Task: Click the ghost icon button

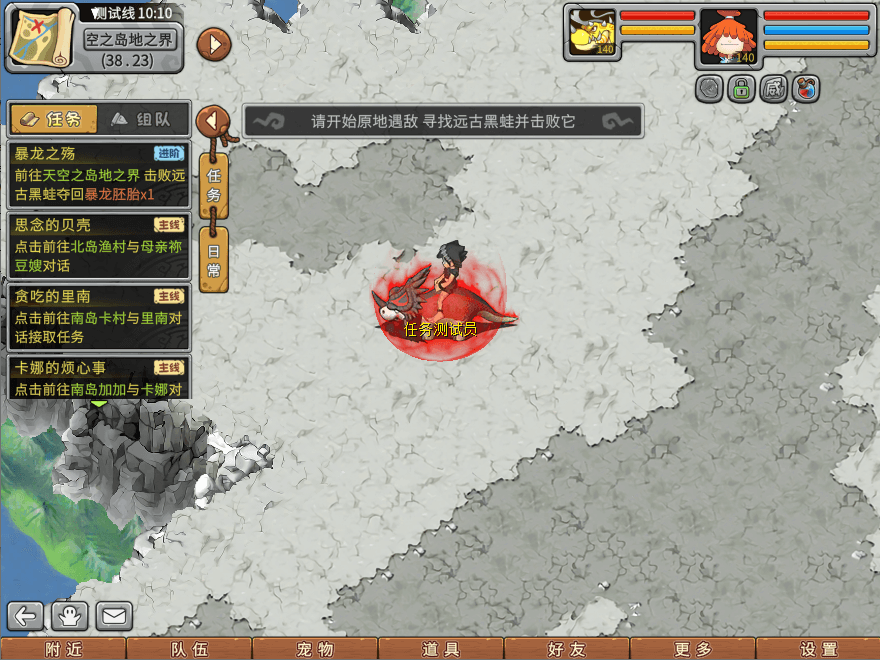Action: click(x=71, y=615)
